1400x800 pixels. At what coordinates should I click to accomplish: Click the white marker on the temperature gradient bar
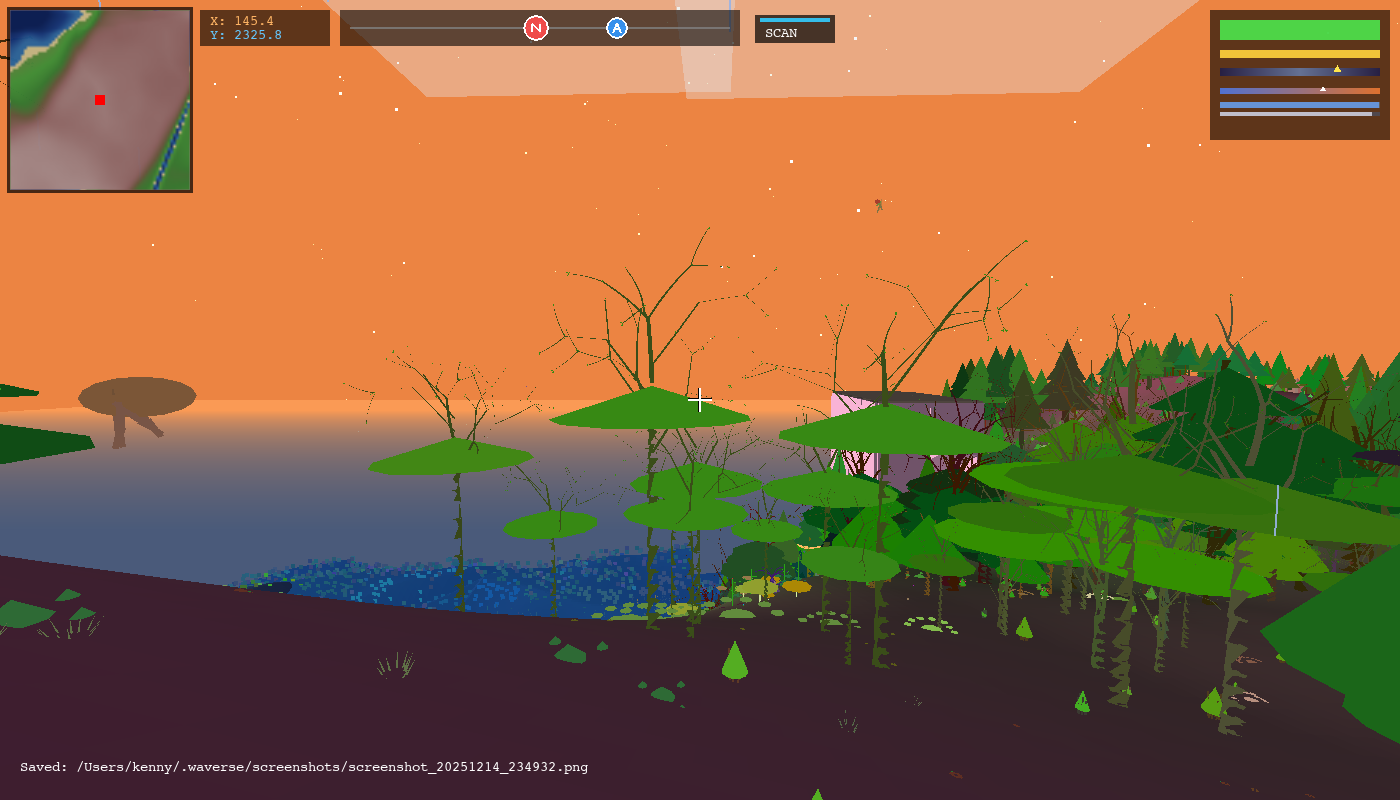point(1322,88)
